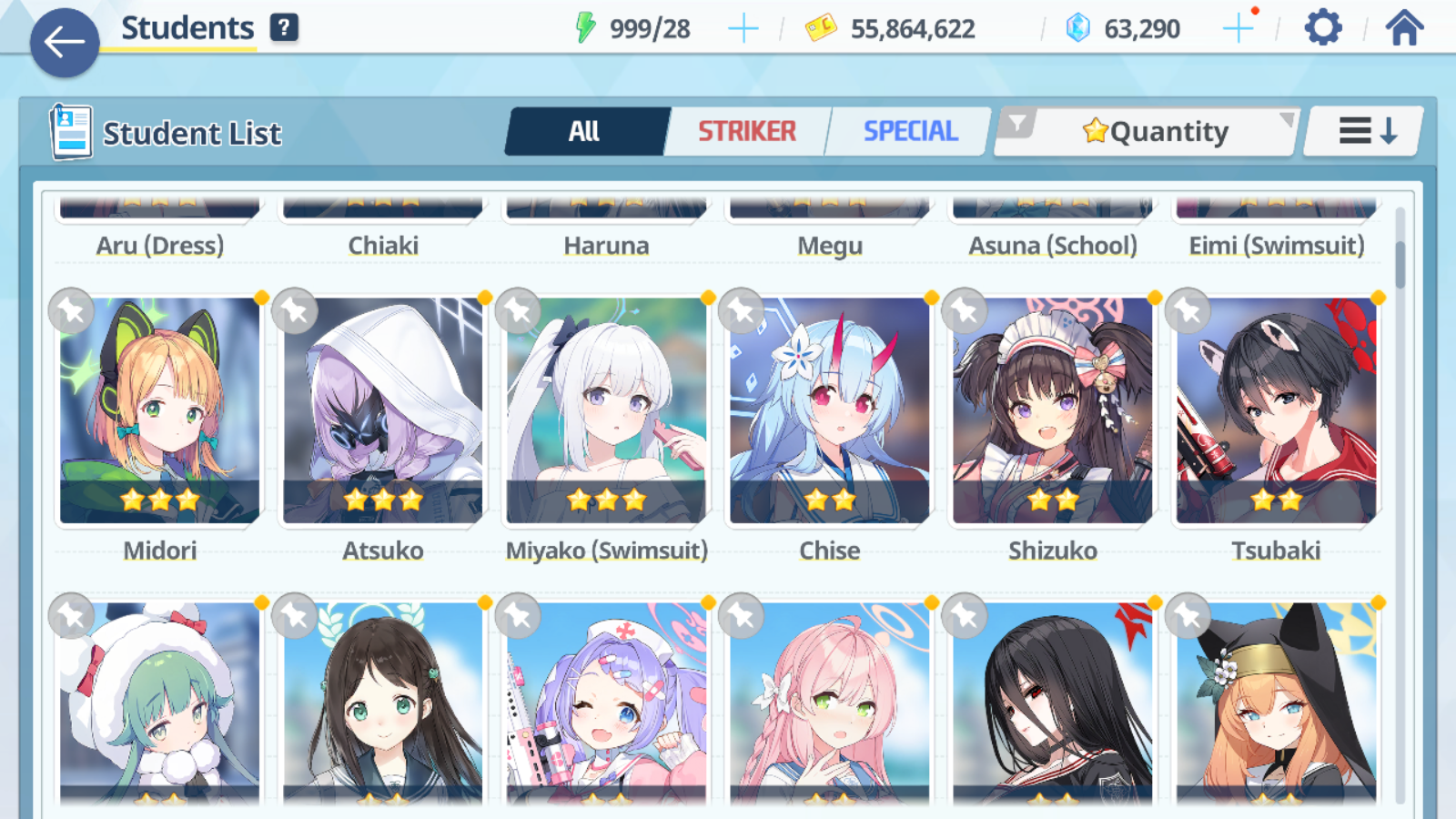Open Chise's student portrait
1456x819 pixels.
tap(829, 409)
